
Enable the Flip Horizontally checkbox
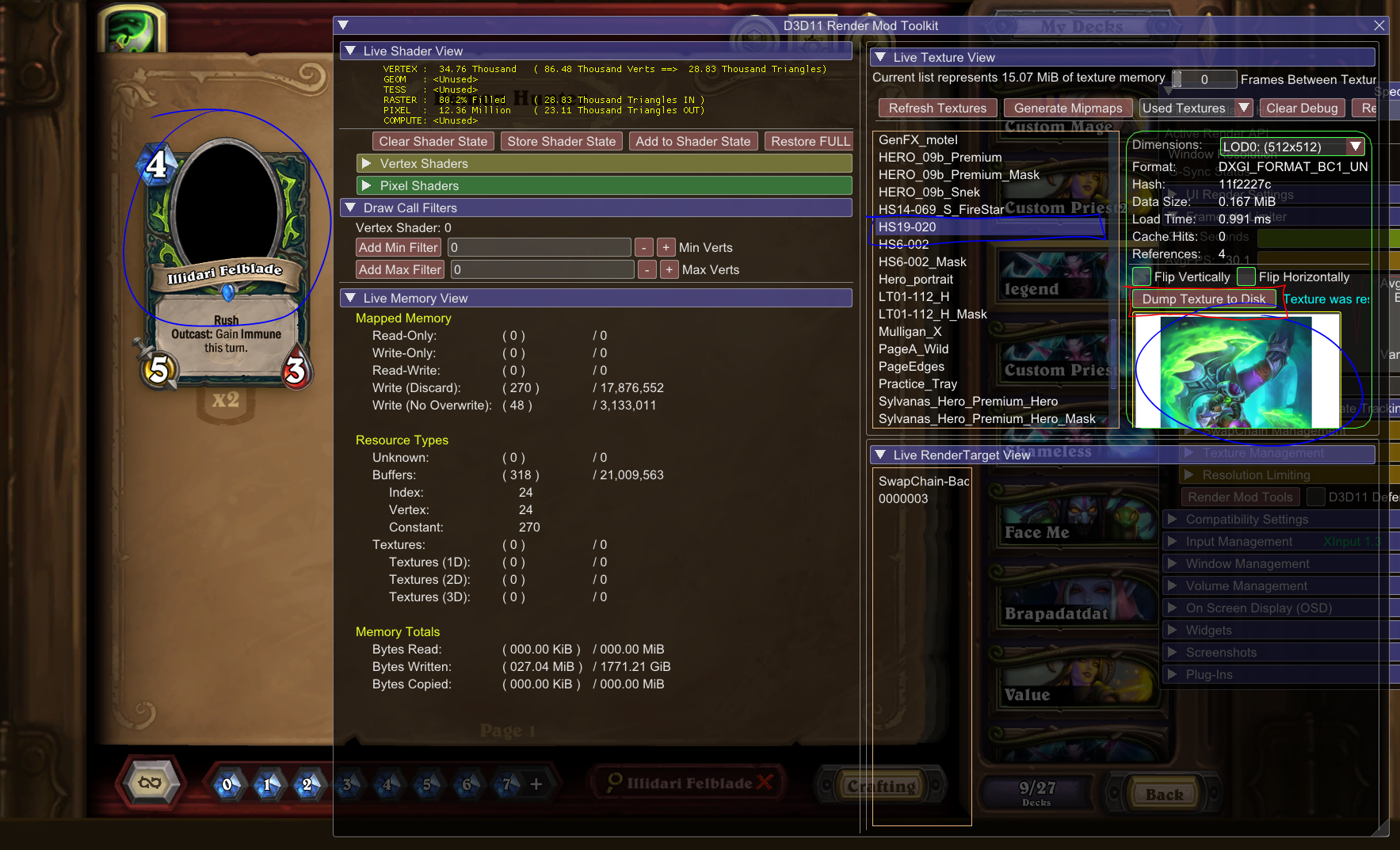[x=1246, y=276]
